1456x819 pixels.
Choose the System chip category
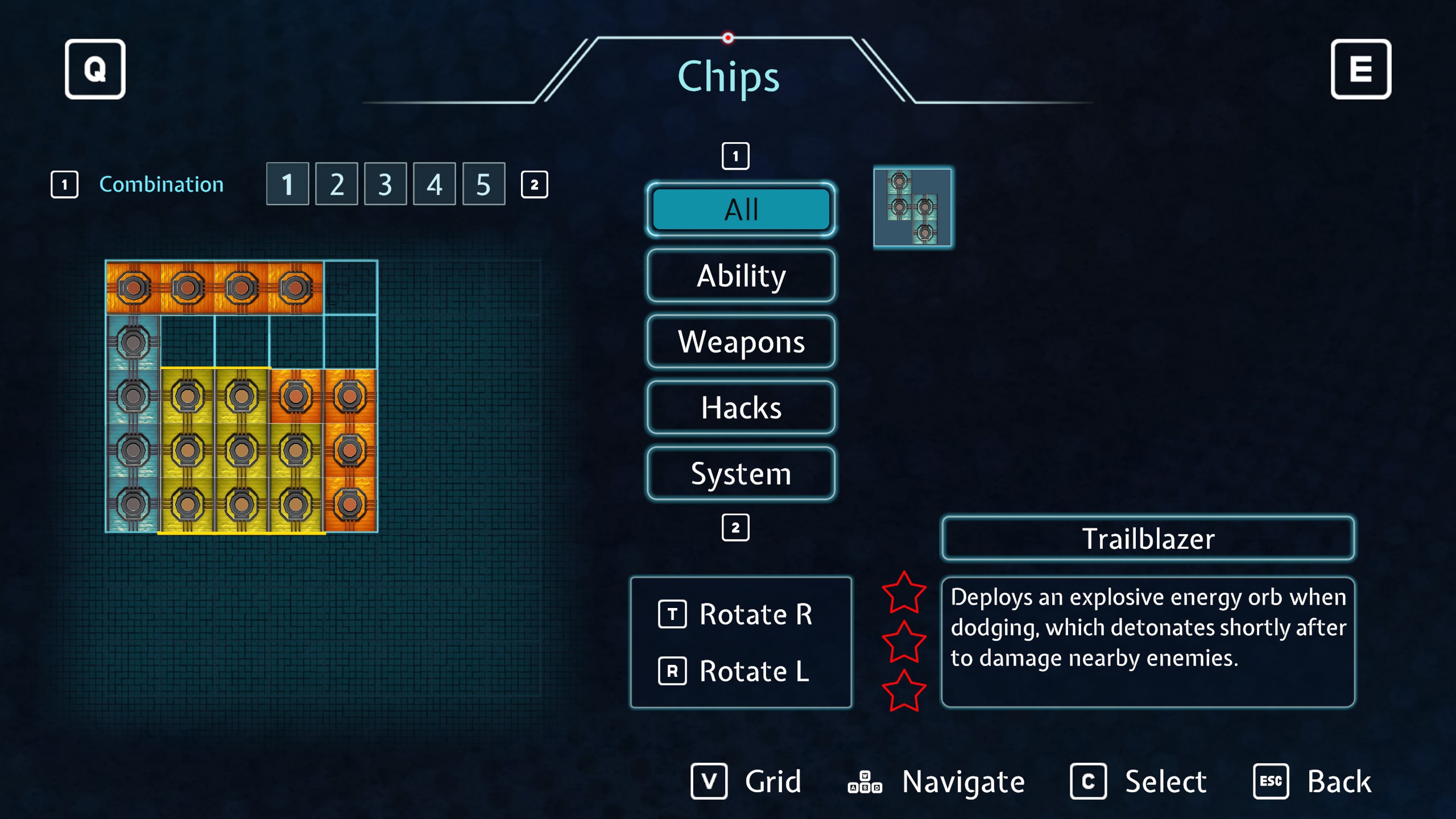click(x=741, y=474)
